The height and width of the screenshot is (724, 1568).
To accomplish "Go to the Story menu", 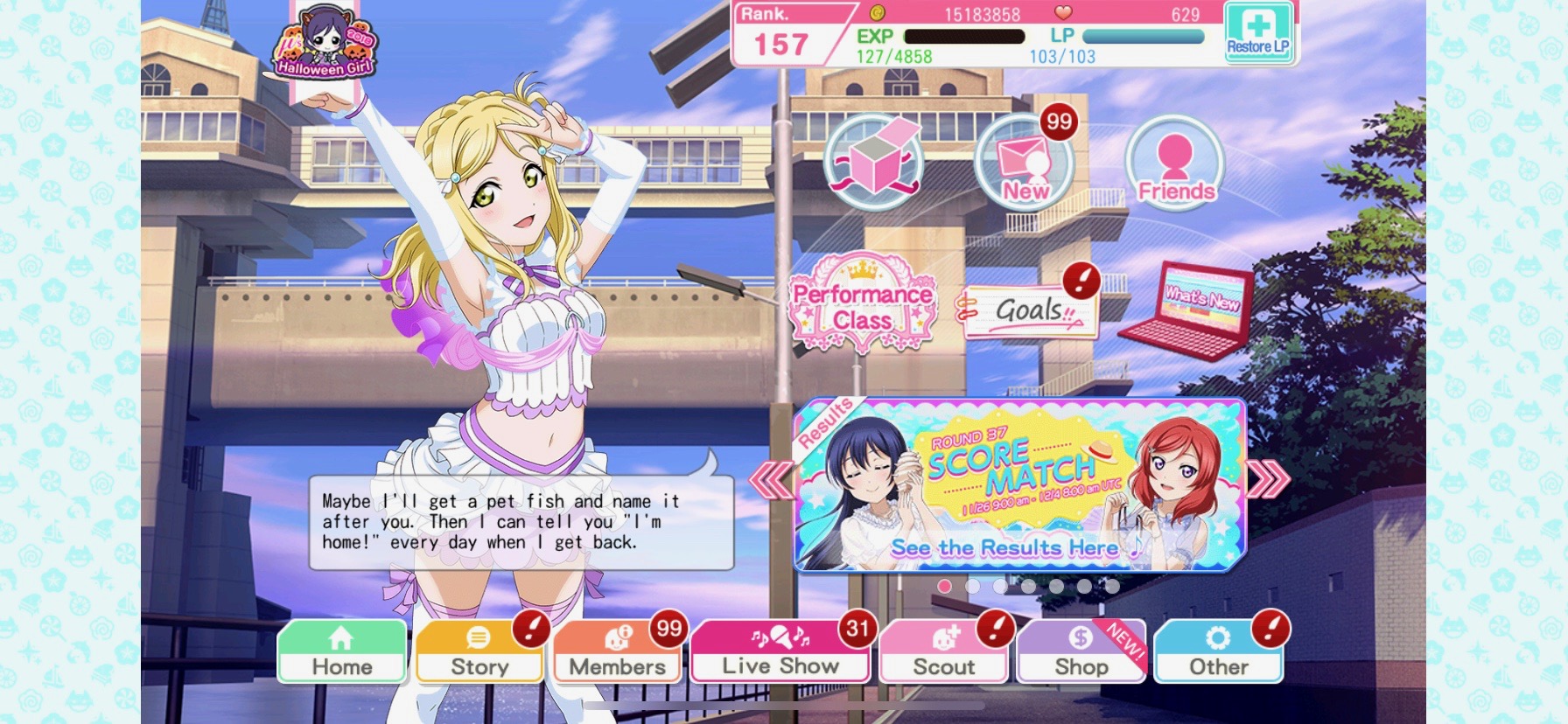I will click(x=479, y=652).
